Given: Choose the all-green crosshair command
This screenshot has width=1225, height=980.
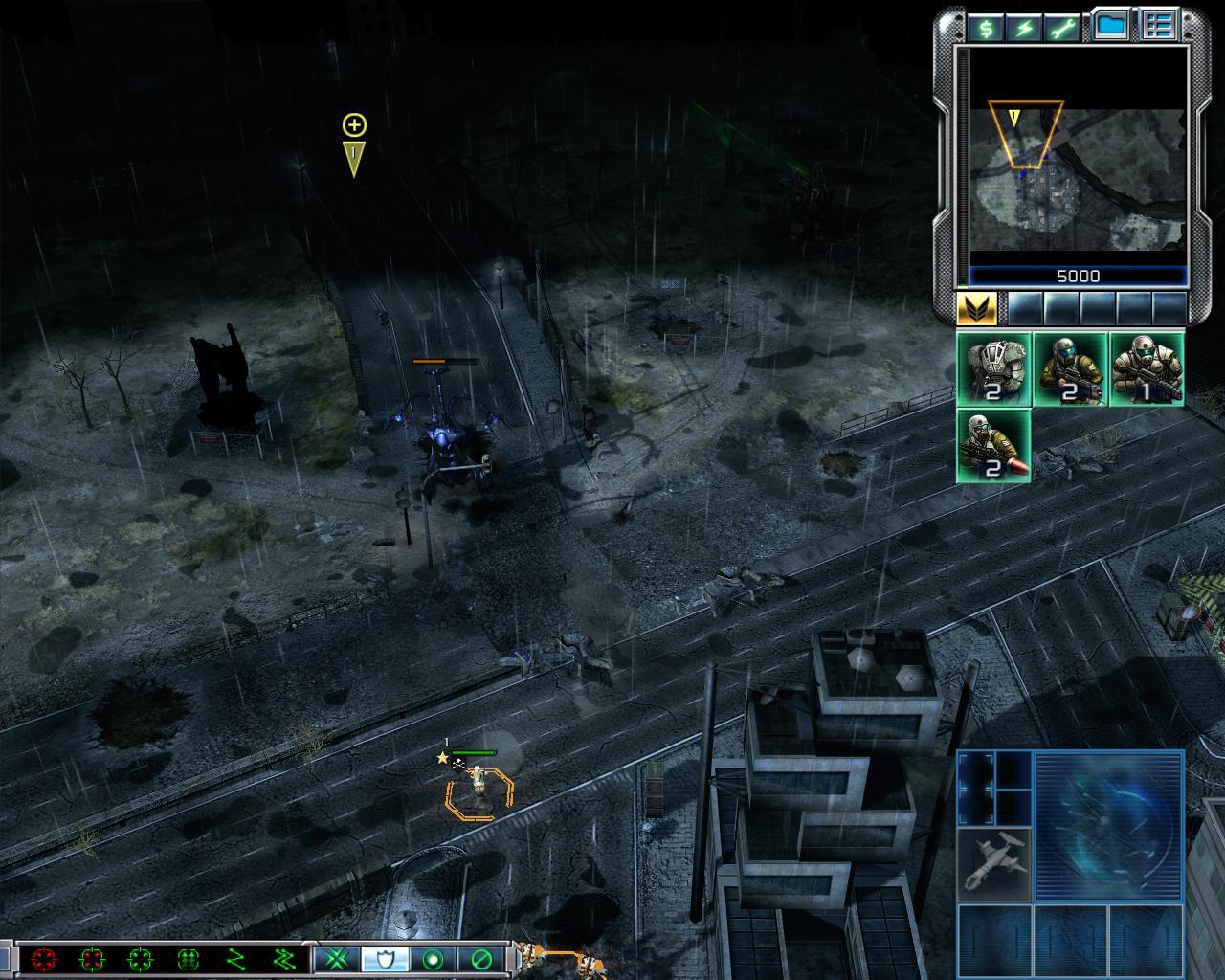Looking at the screenshot, I should (x=140, y=959).
